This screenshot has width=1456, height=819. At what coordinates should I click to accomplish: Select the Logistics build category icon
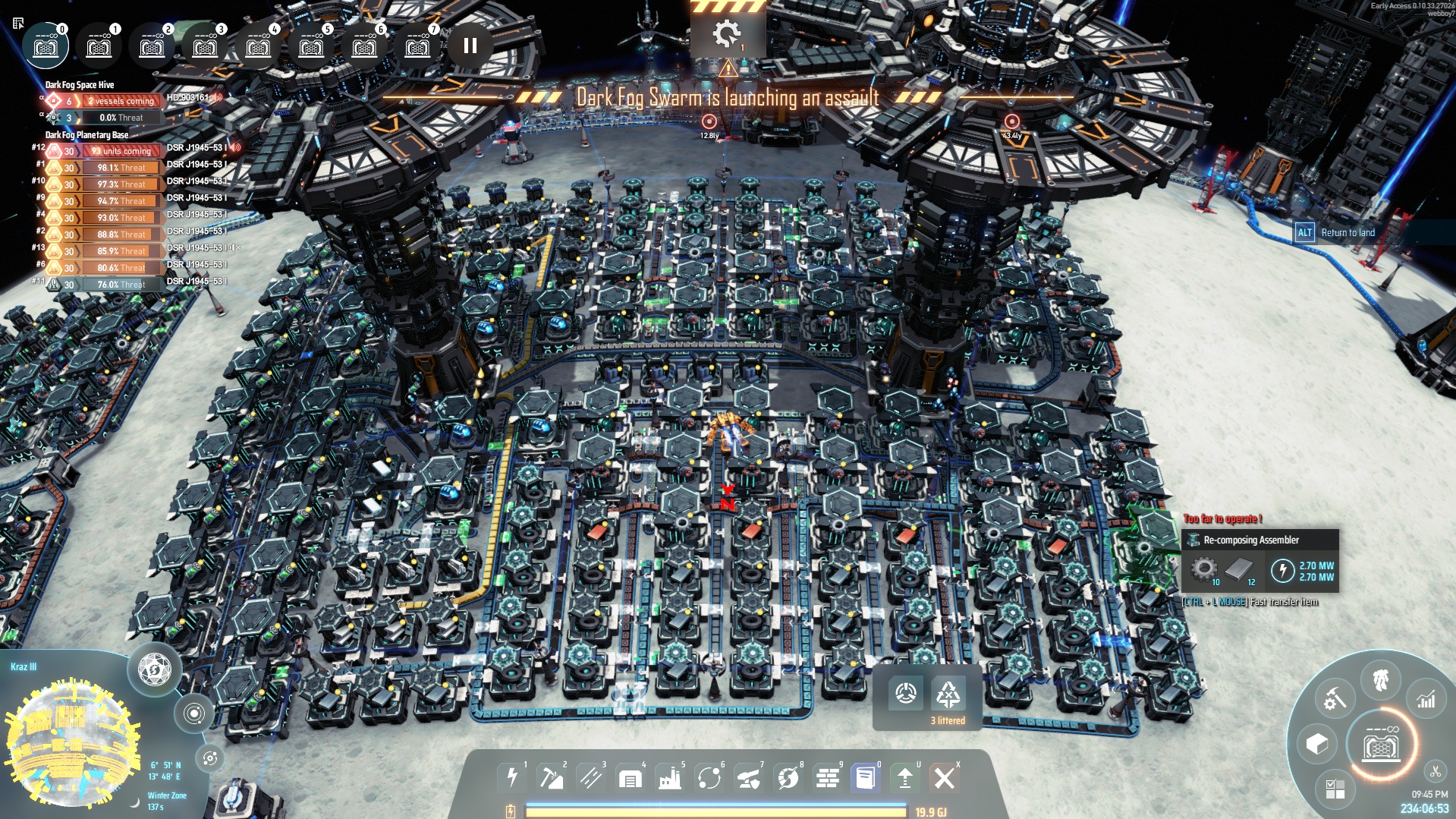(x=592, y=776)
